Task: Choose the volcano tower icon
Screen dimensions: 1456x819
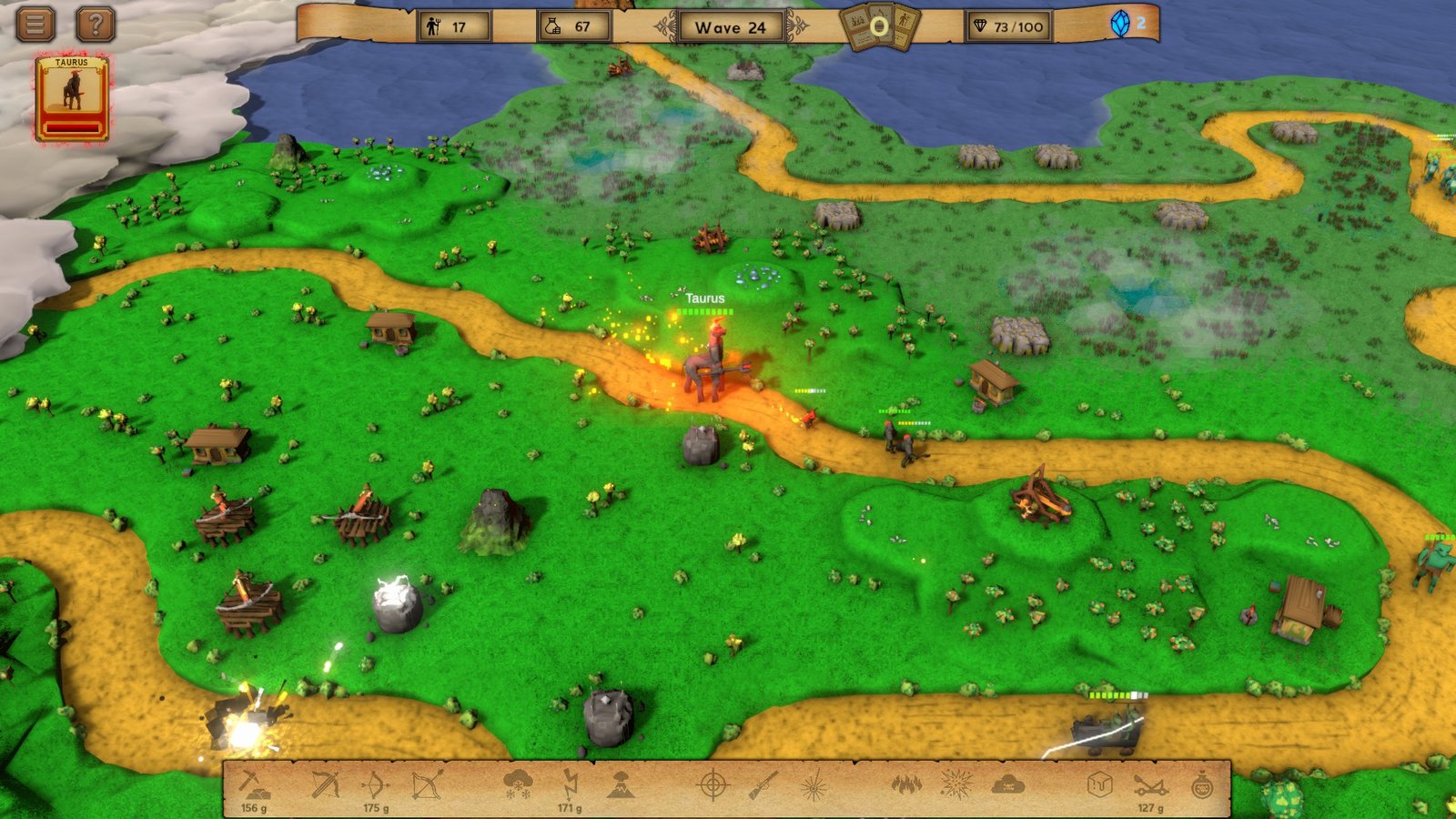Action: coord(621,784)
